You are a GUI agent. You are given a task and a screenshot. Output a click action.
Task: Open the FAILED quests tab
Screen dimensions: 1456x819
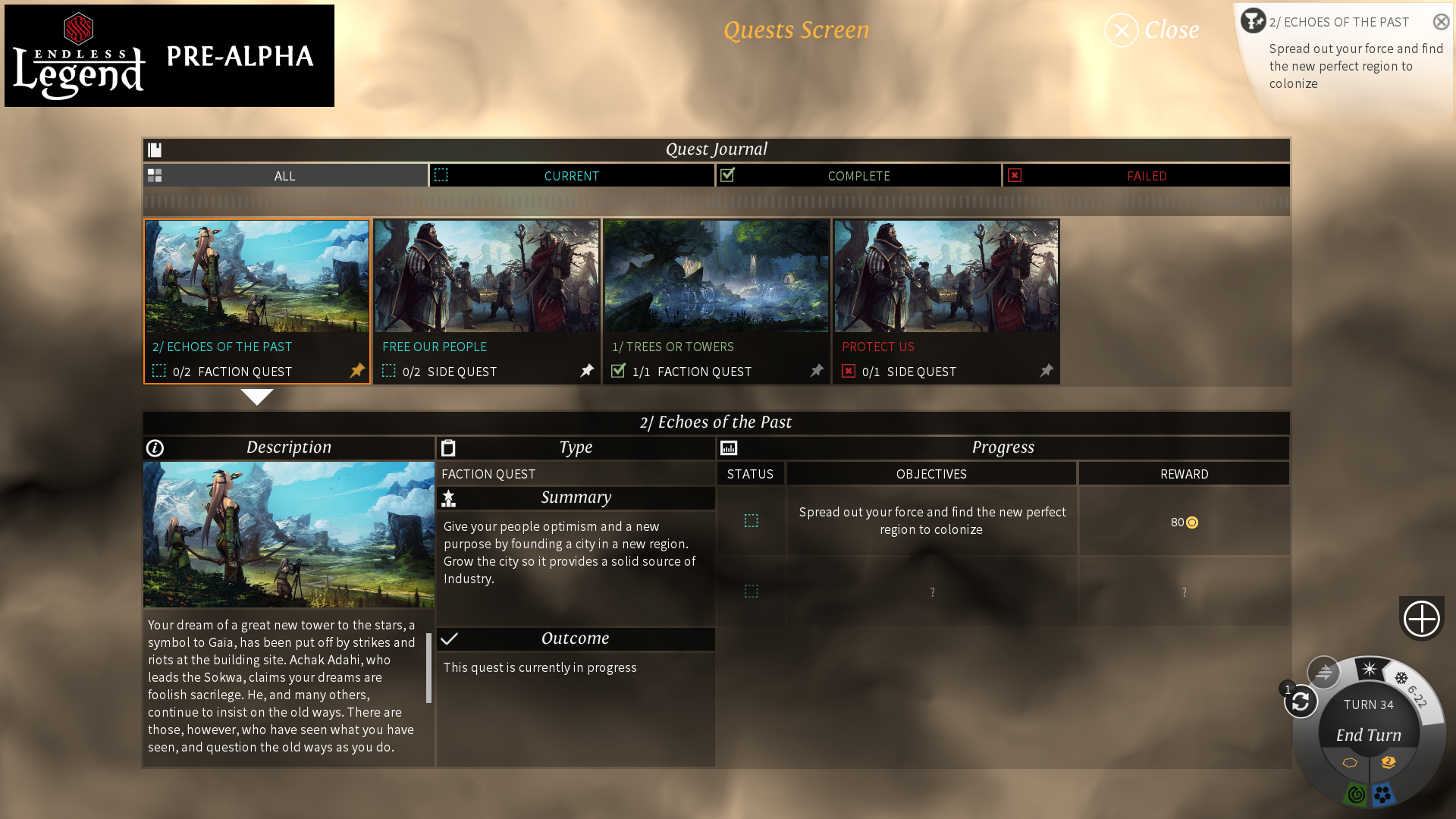point(1147,175)
